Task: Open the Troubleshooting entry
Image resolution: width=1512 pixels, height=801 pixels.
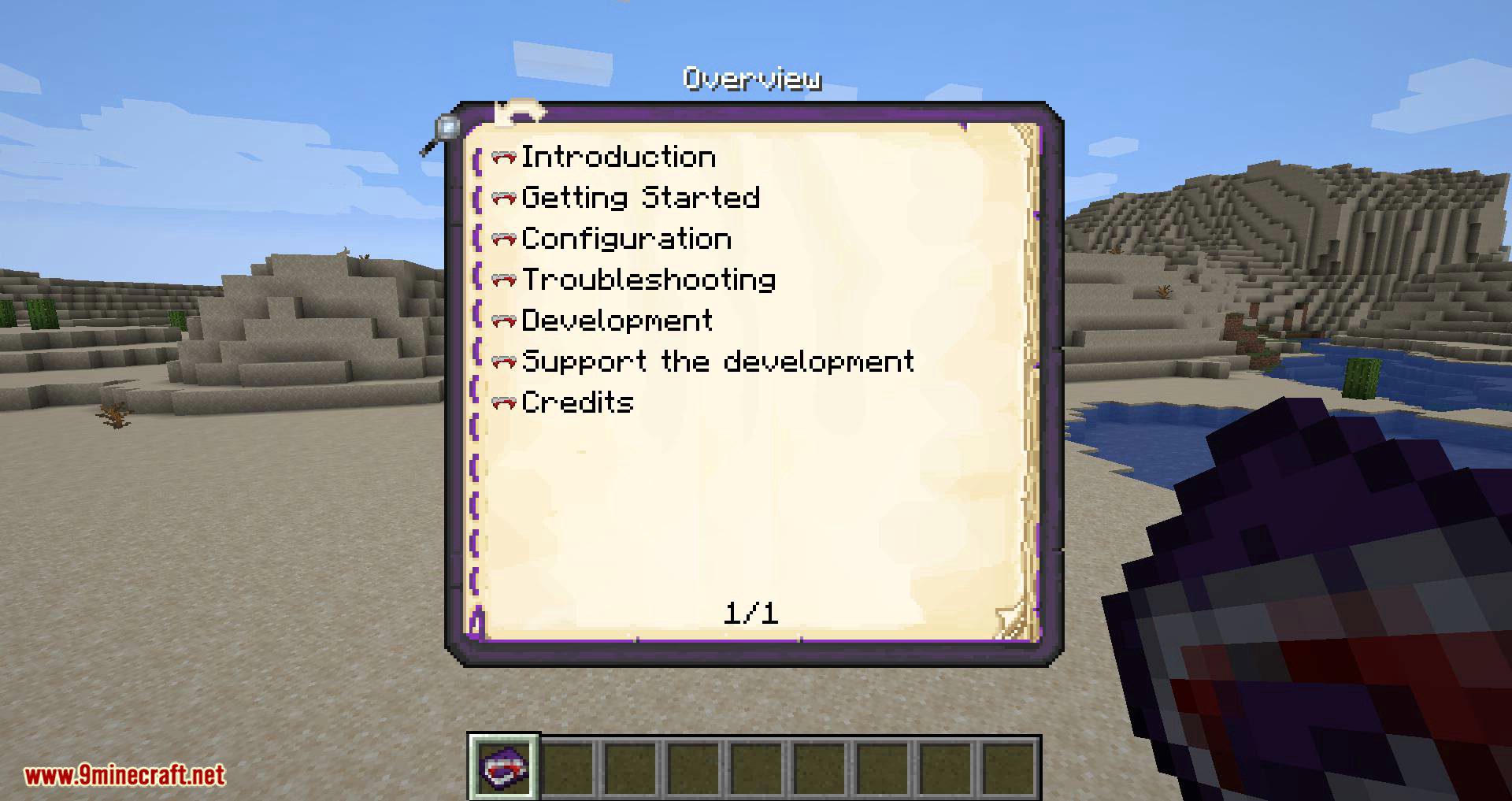Action: click(x=647, y=279)
